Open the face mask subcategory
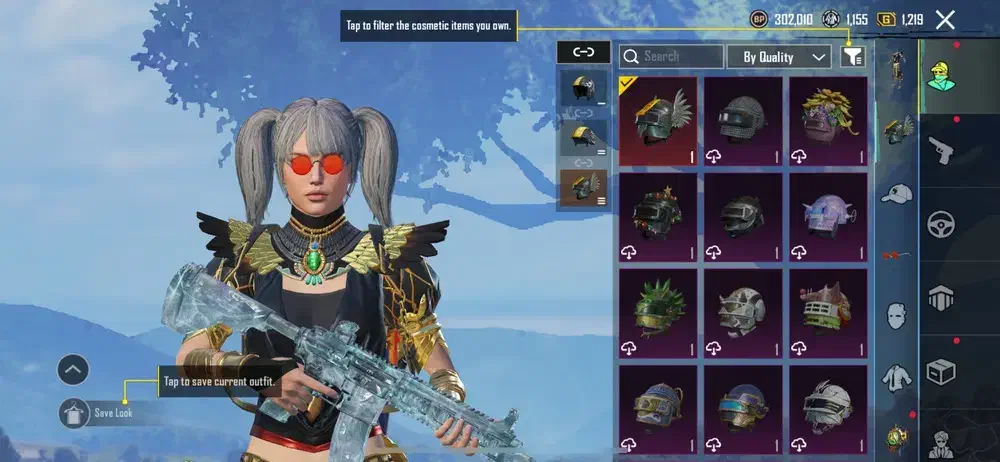The width and height of the screenshot is (1000, 462). pyautogui.click(x=897, y=316)
